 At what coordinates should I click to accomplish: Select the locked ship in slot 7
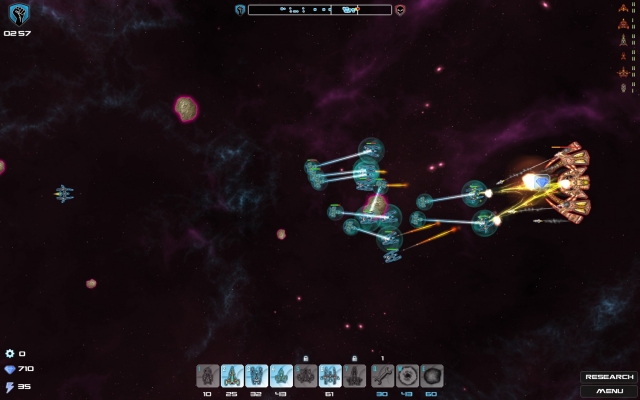pos(354,376)
